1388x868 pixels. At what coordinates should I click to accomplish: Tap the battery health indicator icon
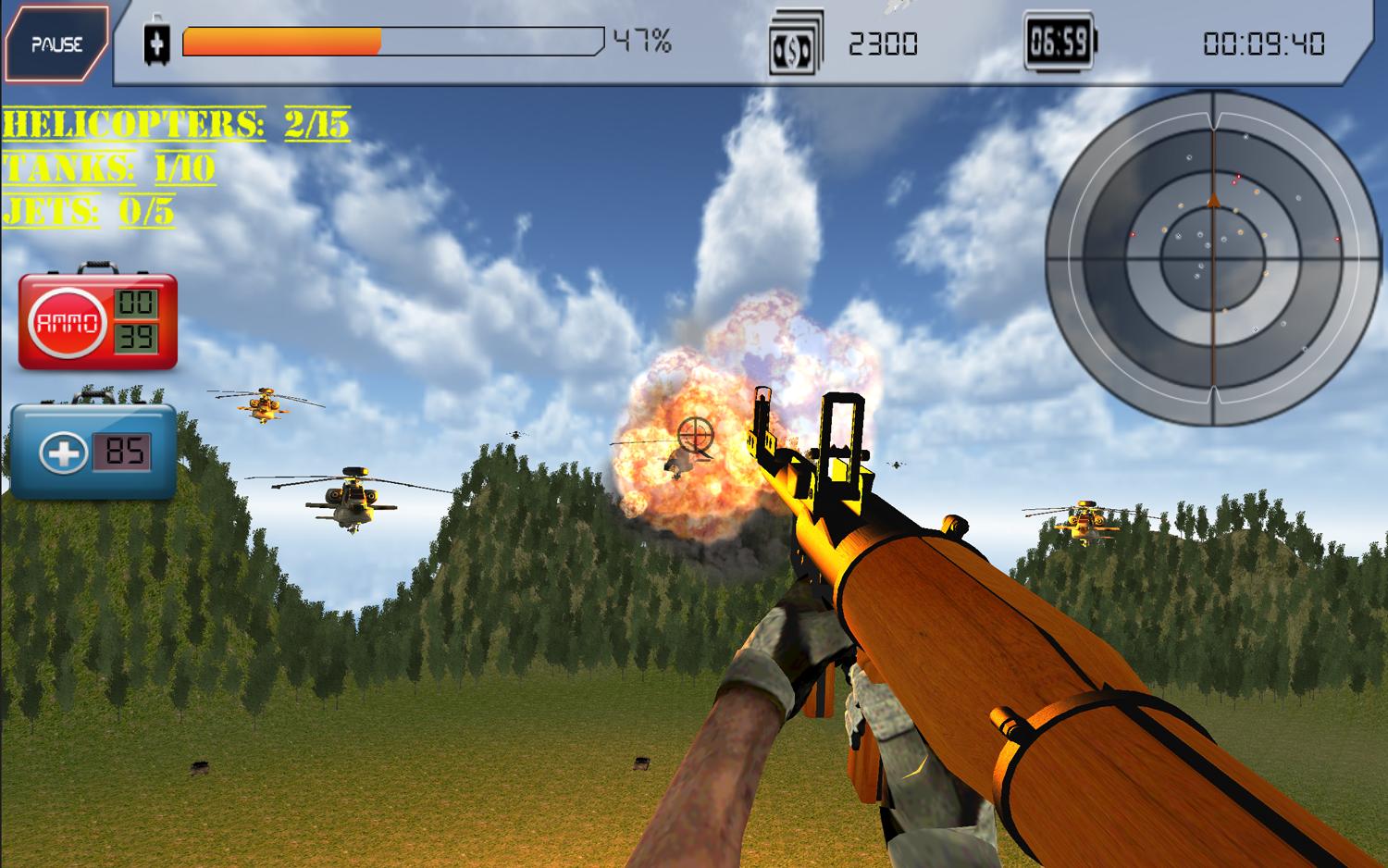159,41
